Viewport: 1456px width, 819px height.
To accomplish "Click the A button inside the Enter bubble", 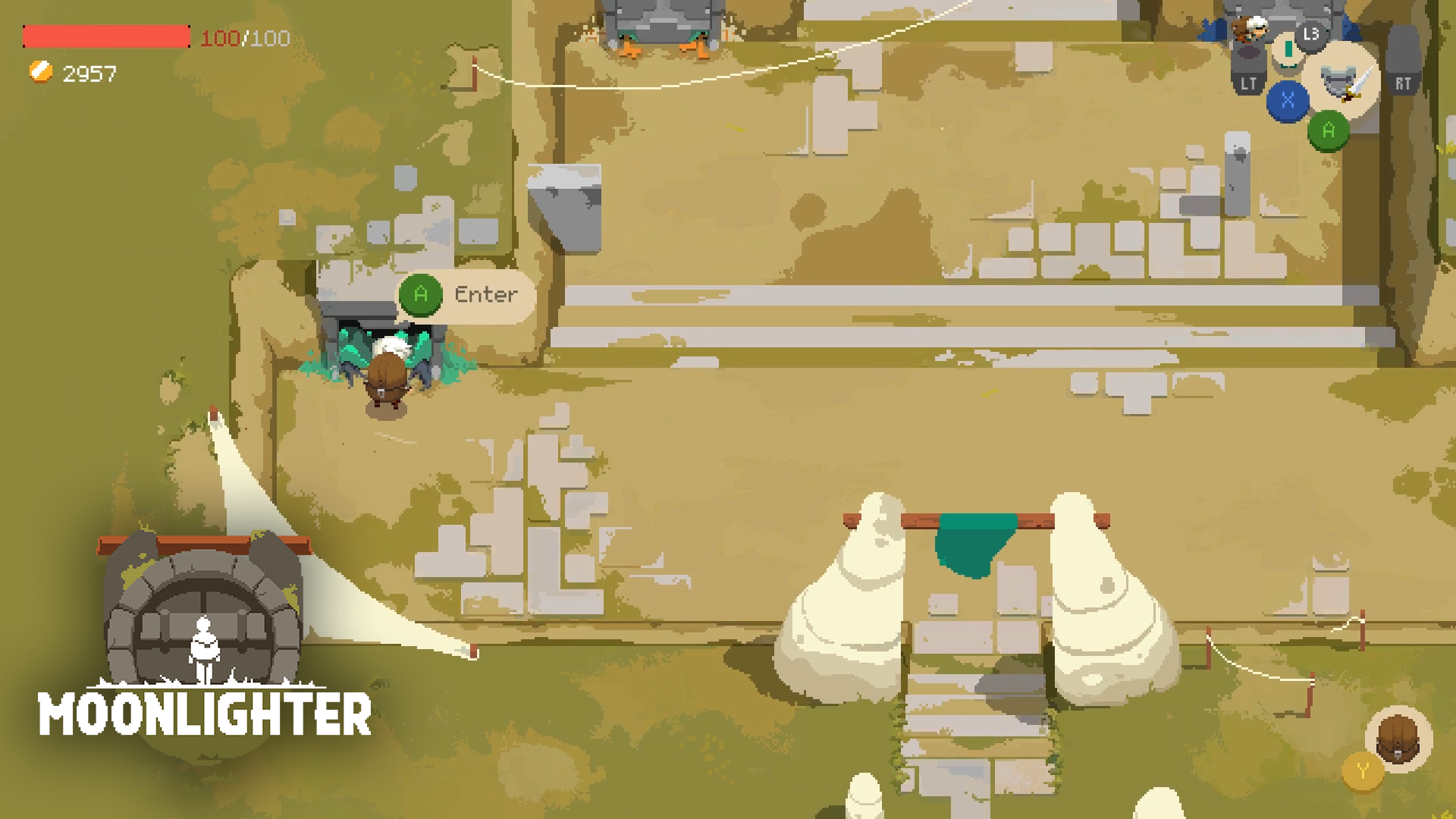I will 420,295.
